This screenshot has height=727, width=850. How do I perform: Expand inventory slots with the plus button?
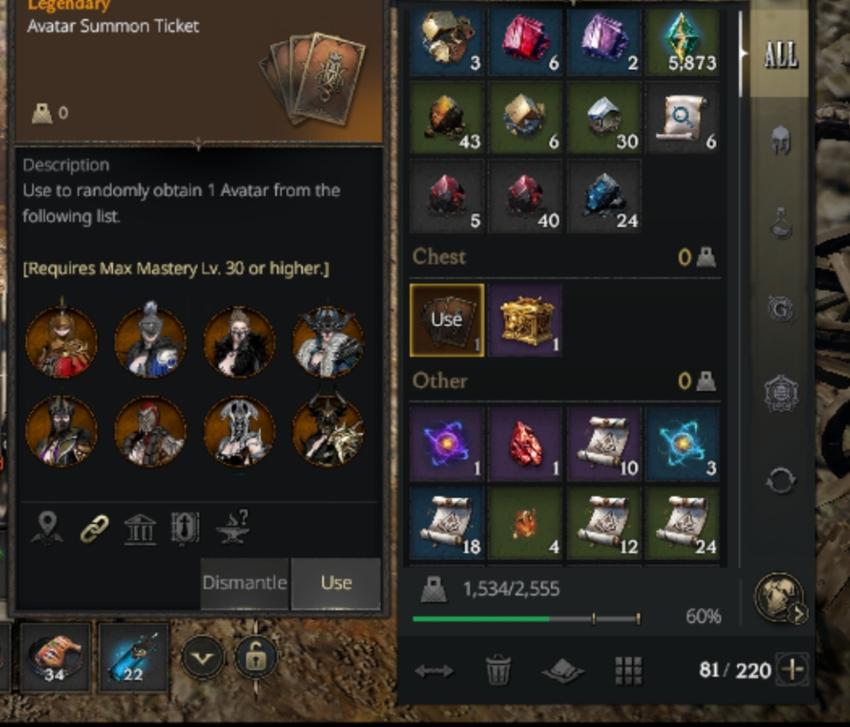(793, 669)
